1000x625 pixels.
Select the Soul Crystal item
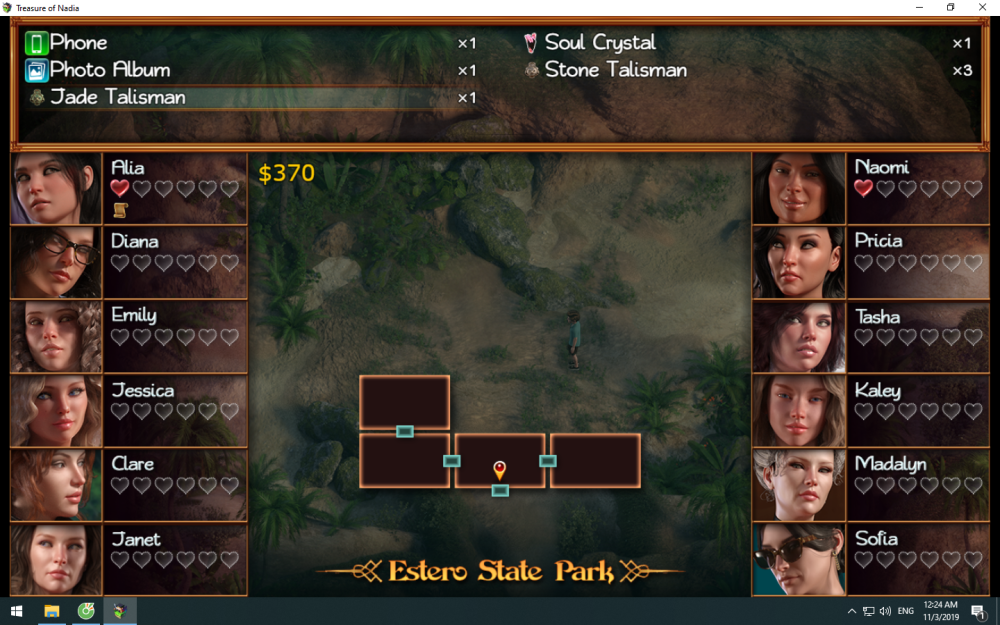pos(600,43)
